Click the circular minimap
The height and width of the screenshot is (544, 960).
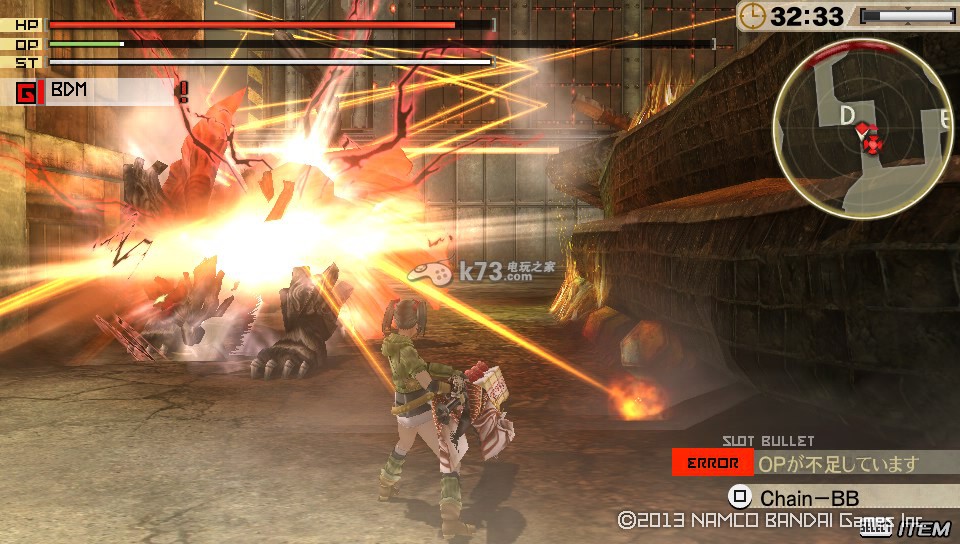[861, 127]
